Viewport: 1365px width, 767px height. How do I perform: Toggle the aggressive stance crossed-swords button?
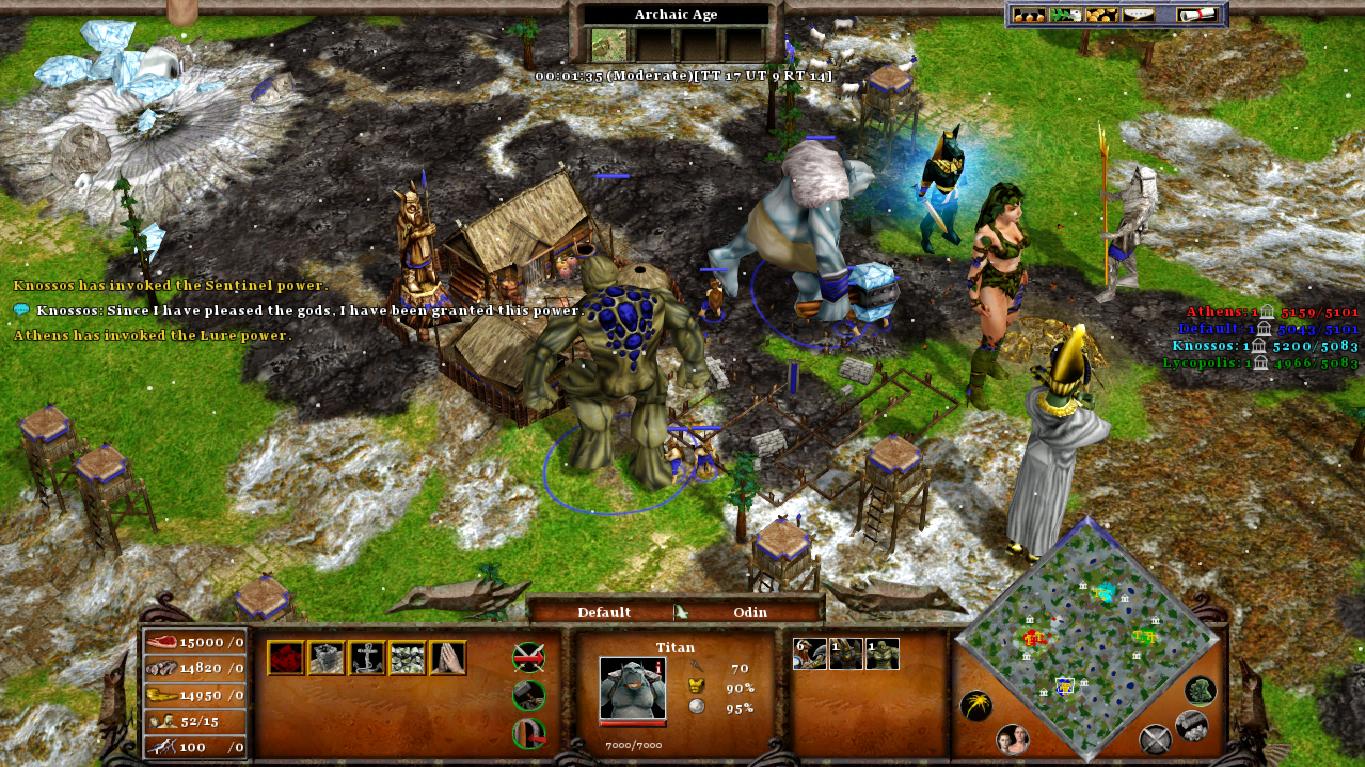point(528,657)
